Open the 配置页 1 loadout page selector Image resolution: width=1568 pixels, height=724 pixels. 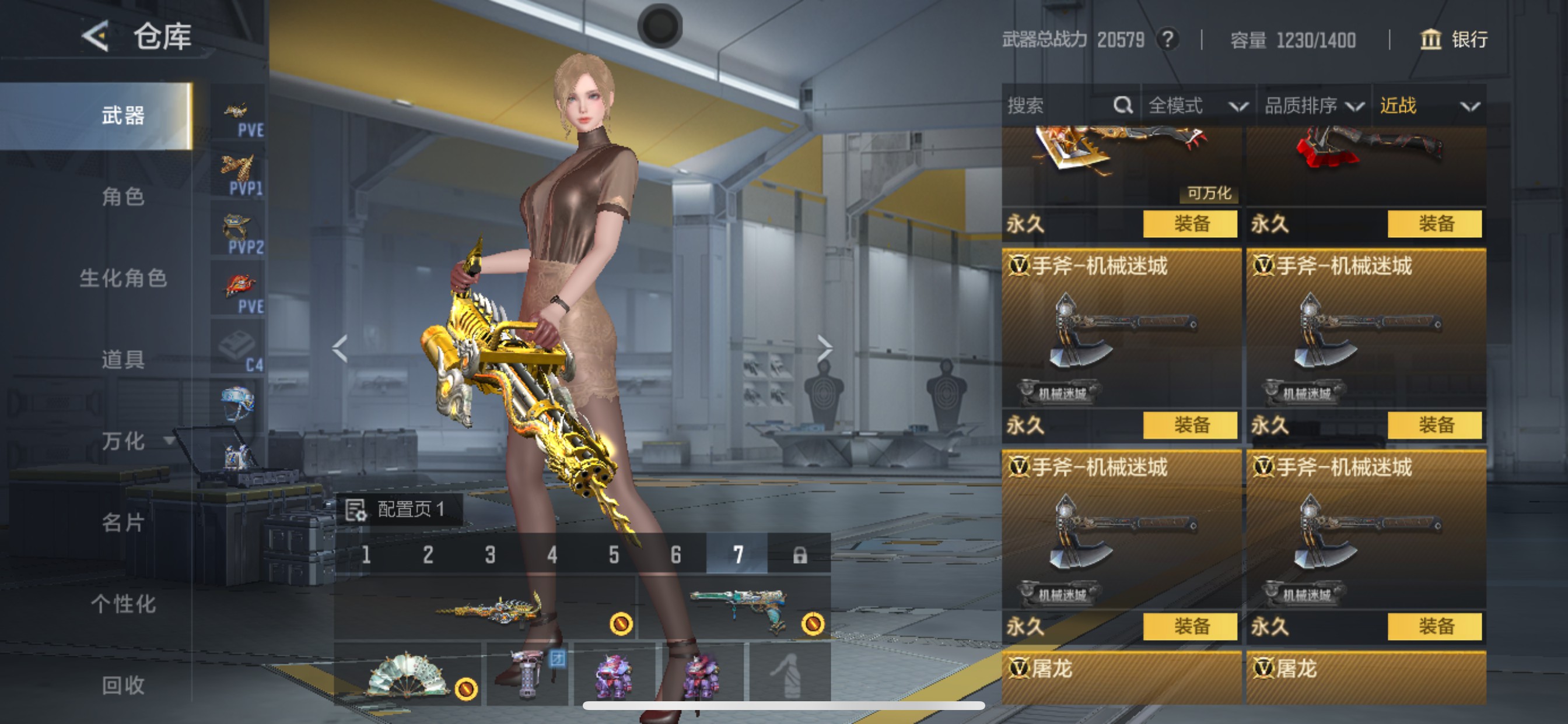401,509
